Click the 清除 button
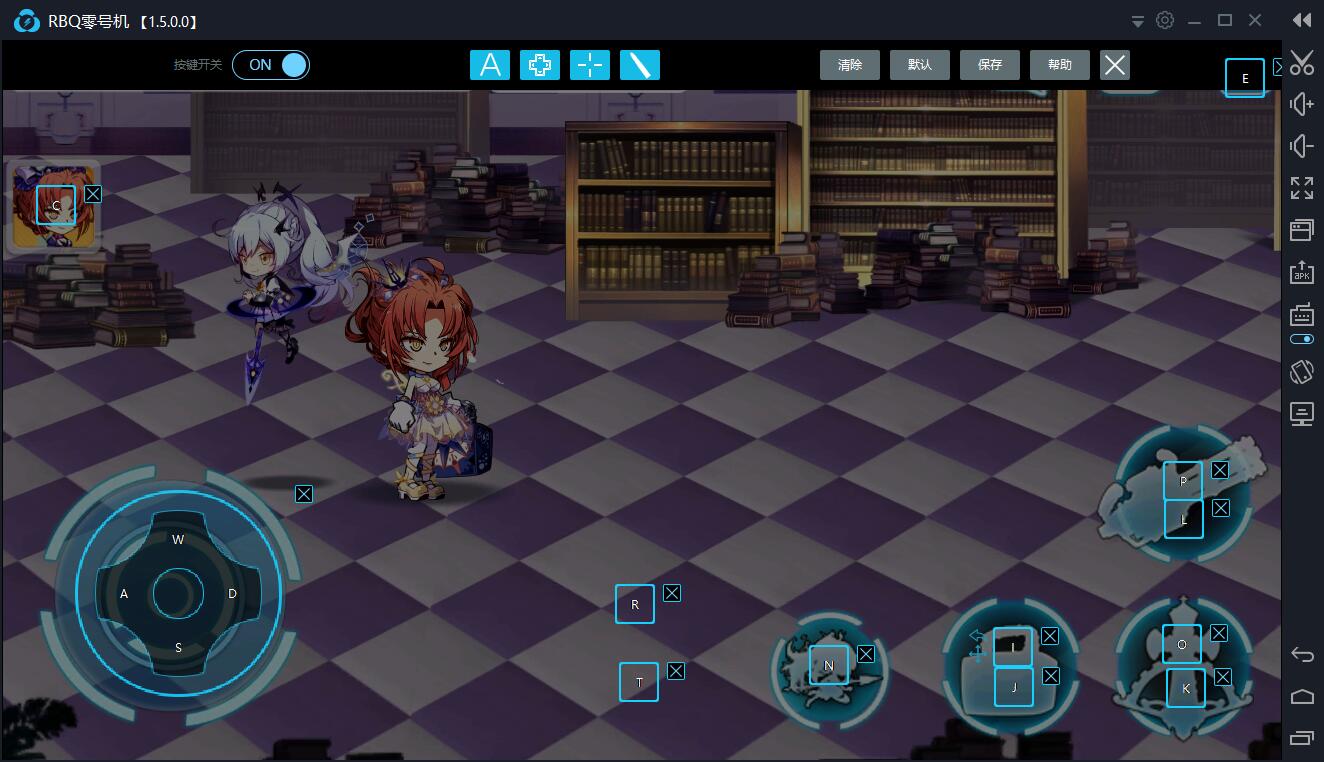Viewport: 1324px width, 762px height. click(850, 65)
